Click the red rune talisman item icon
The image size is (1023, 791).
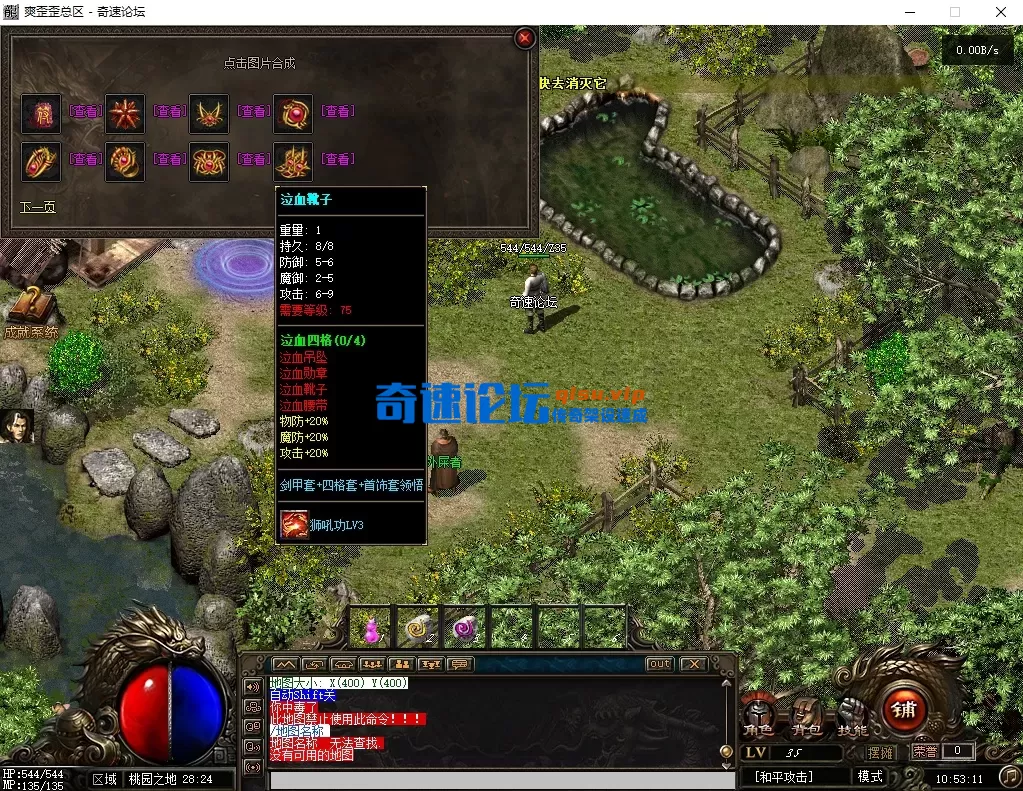[41, 113]
